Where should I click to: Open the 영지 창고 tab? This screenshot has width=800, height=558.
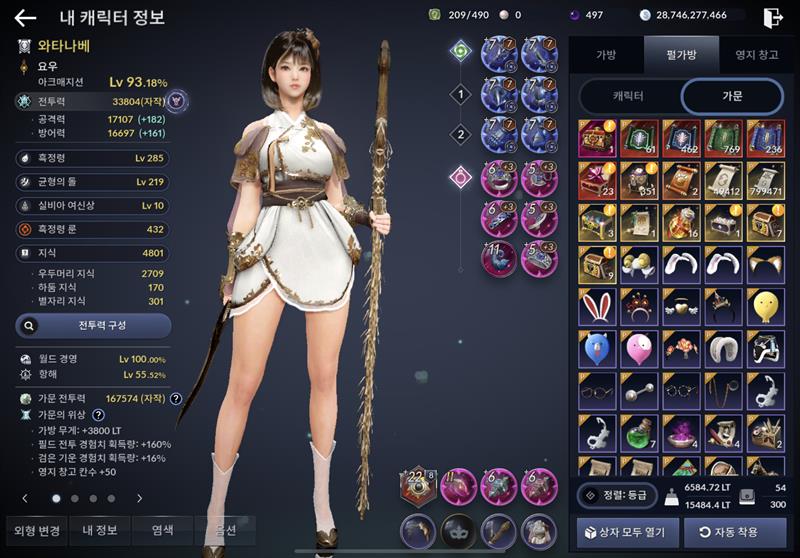756,55
